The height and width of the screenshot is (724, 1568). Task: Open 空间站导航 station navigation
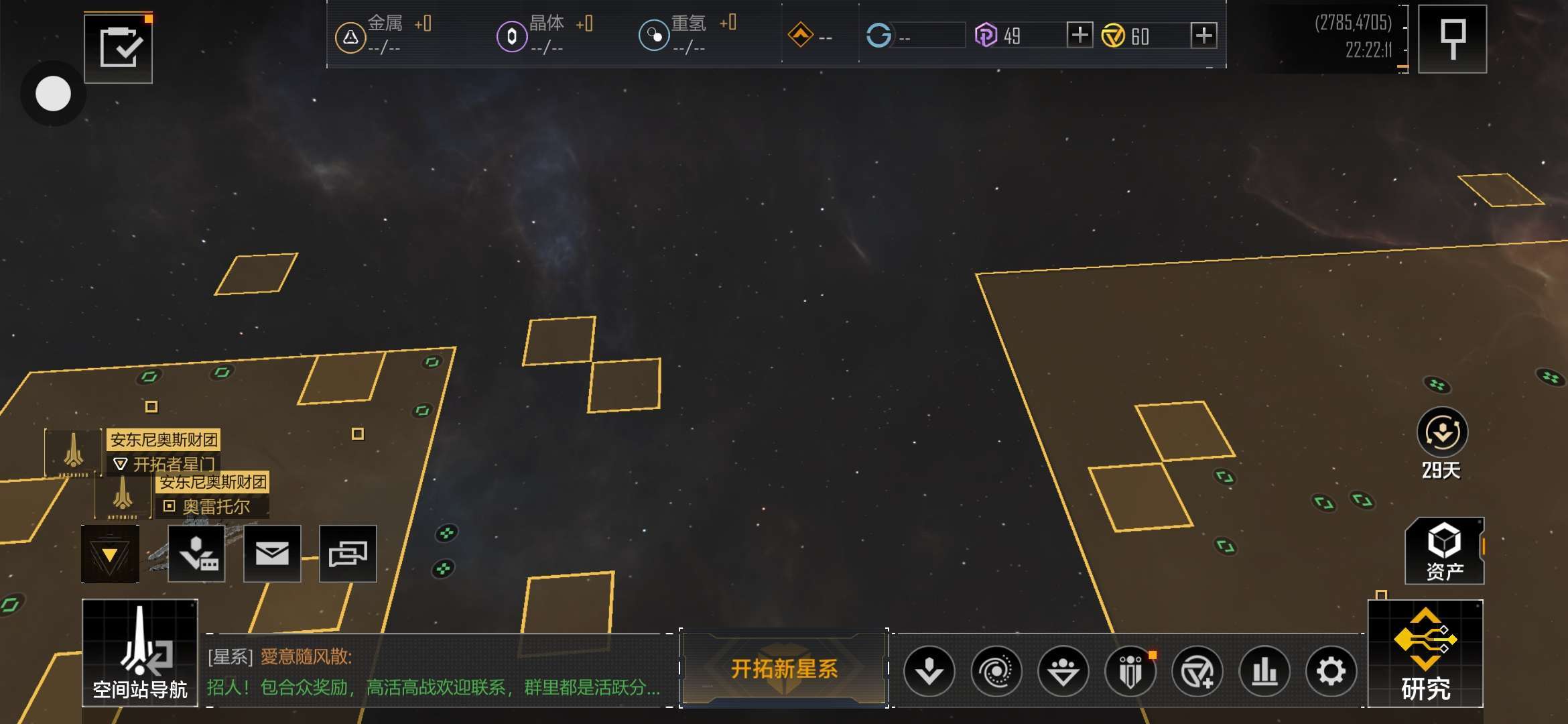tap(140, 653)
